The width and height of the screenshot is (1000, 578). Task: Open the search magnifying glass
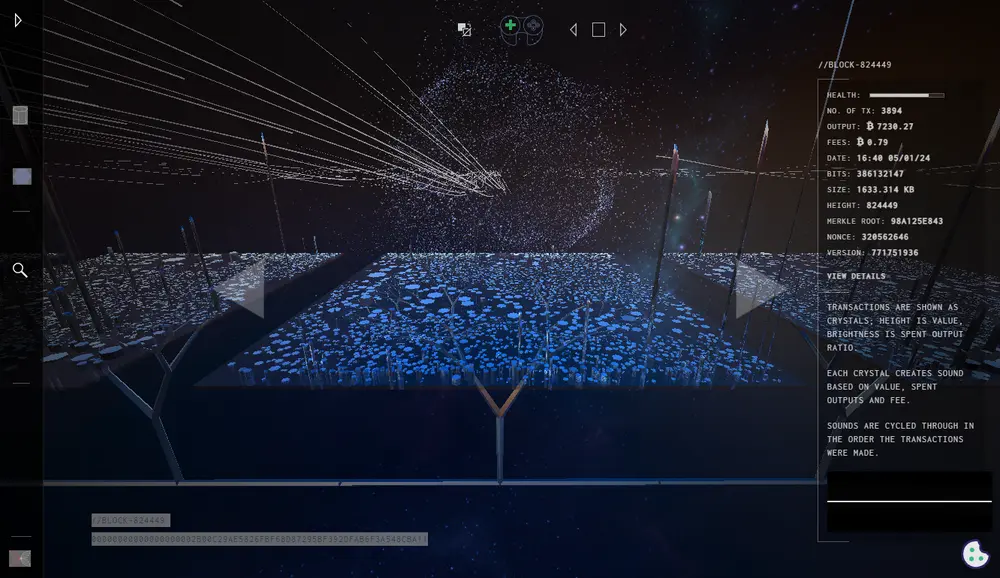20,270
